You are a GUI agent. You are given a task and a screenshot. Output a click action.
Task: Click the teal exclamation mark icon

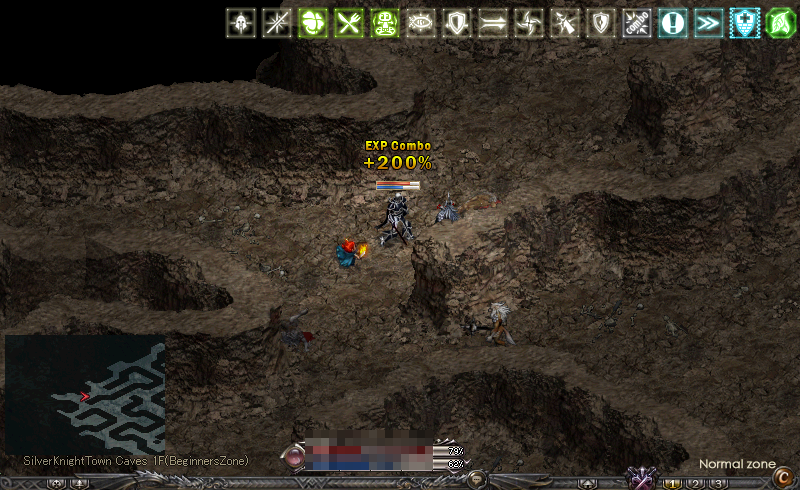[x=673, y=23]
